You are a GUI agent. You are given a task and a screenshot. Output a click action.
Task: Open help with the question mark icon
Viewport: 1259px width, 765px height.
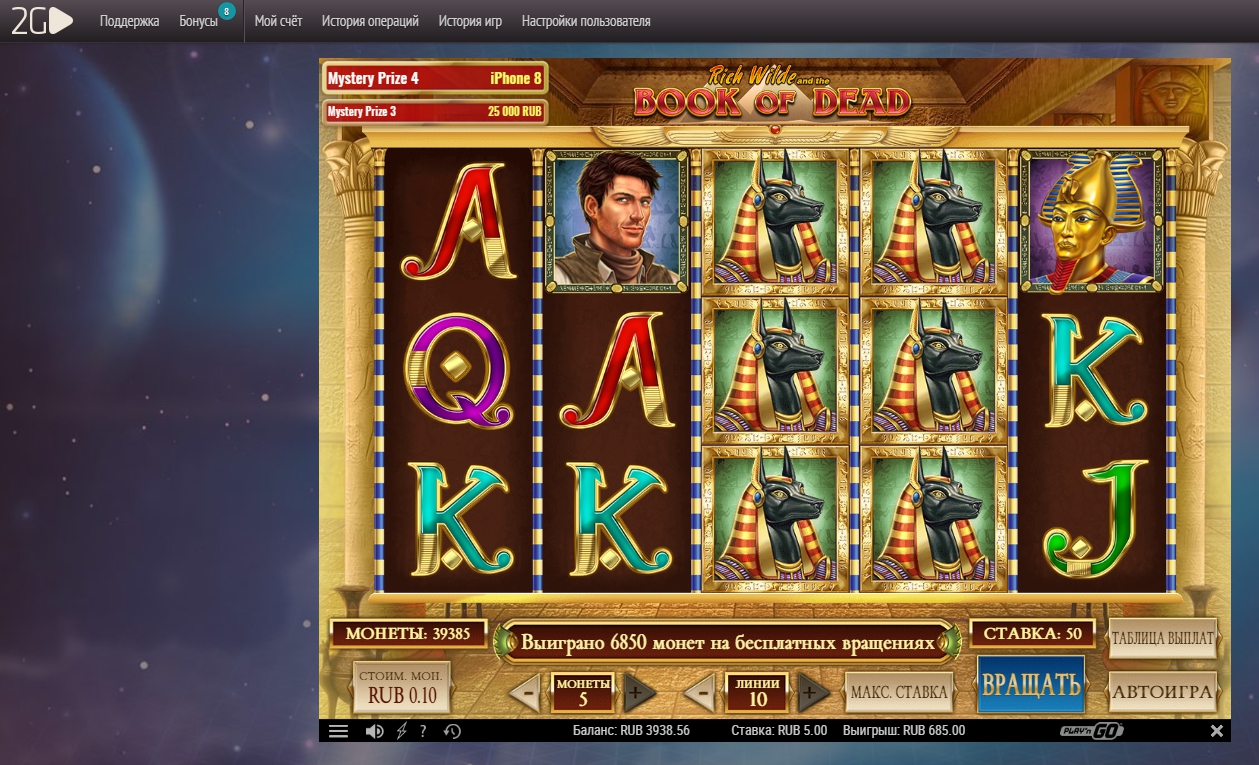pyautogui.click(x=424, y=731)
